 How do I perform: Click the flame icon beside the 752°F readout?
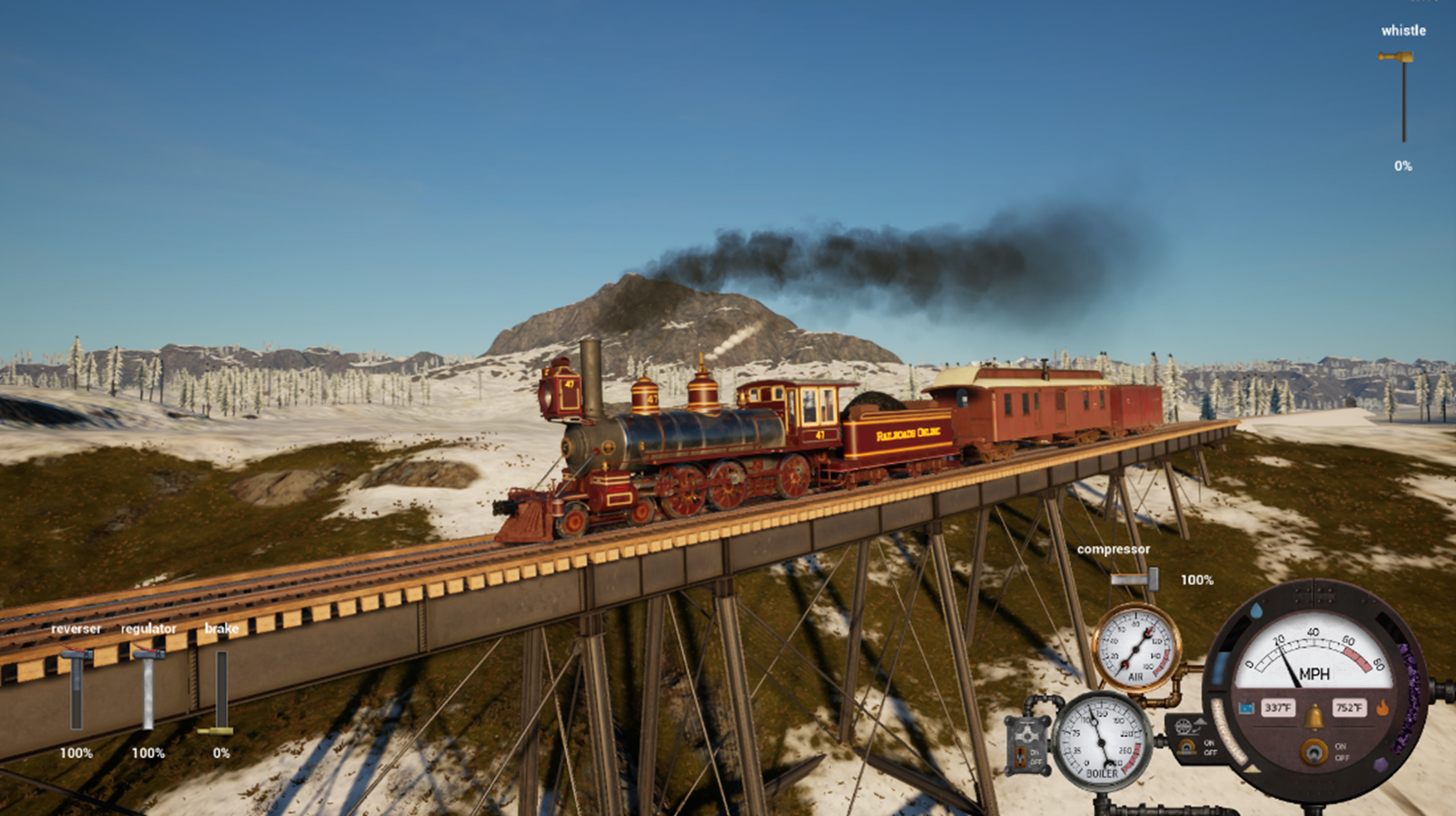[x=1384, y=708]
